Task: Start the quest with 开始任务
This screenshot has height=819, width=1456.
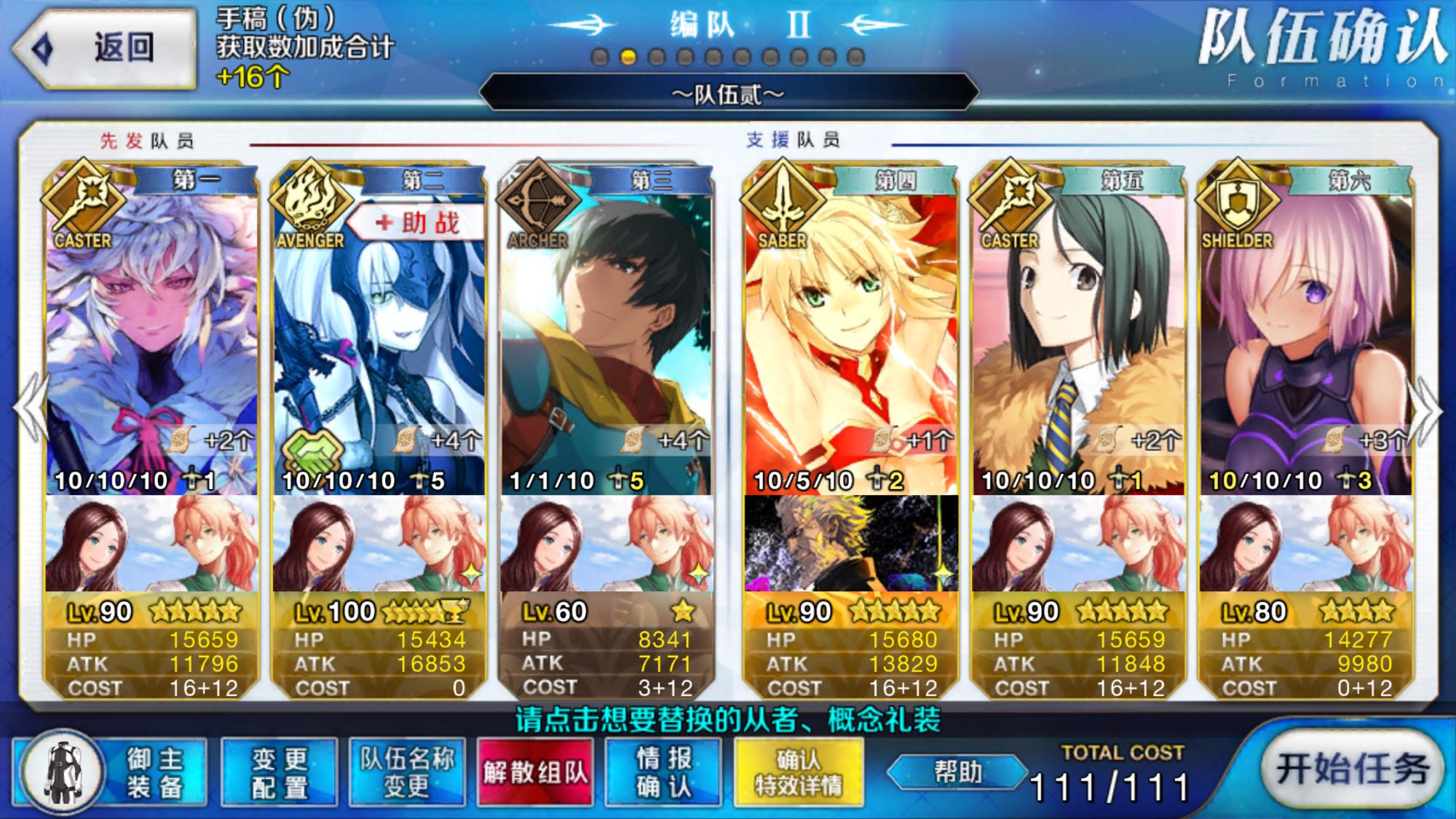Action: 1351,769
